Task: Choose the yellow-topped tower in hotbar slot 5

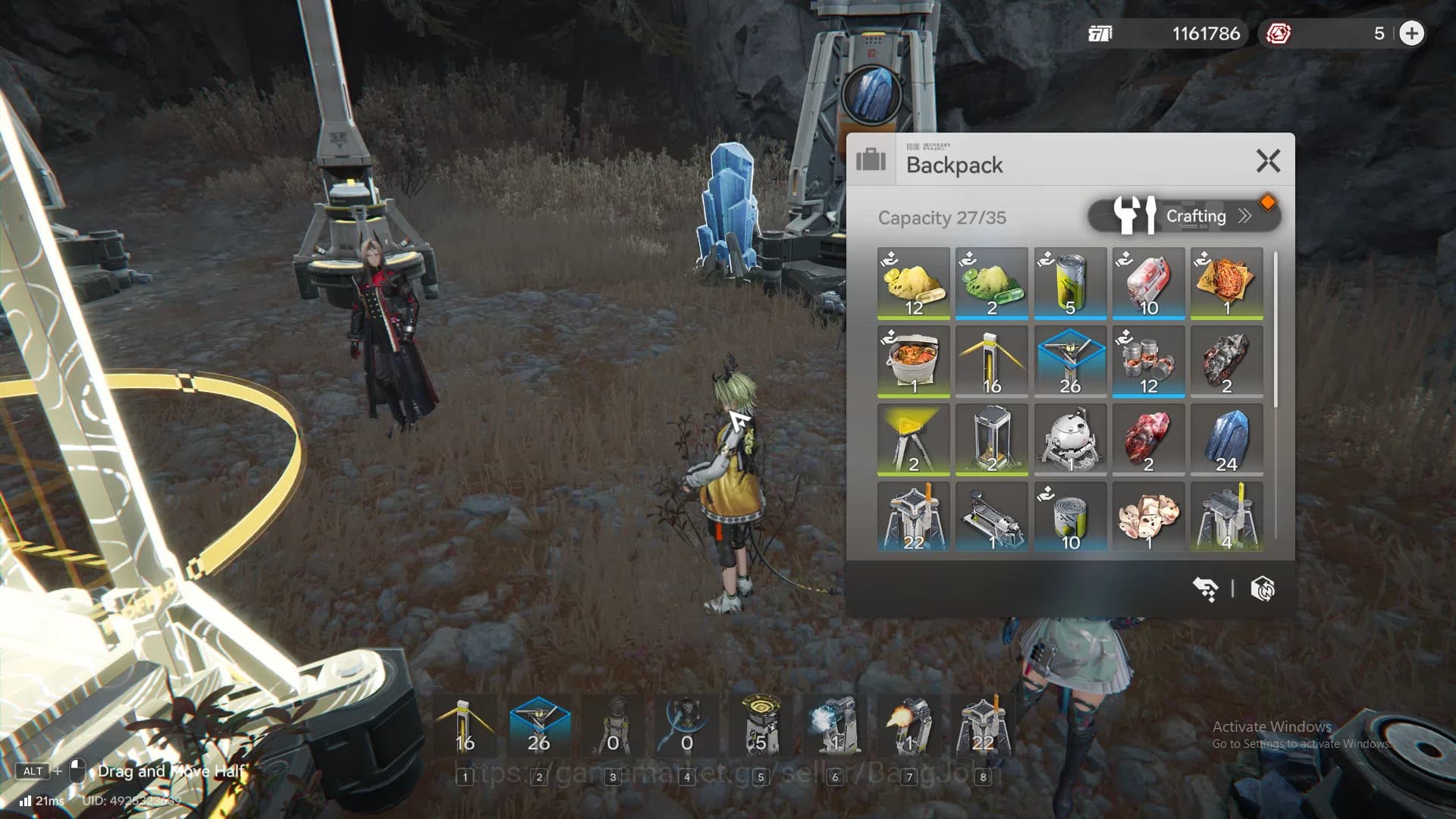Action: pos(761,726)
